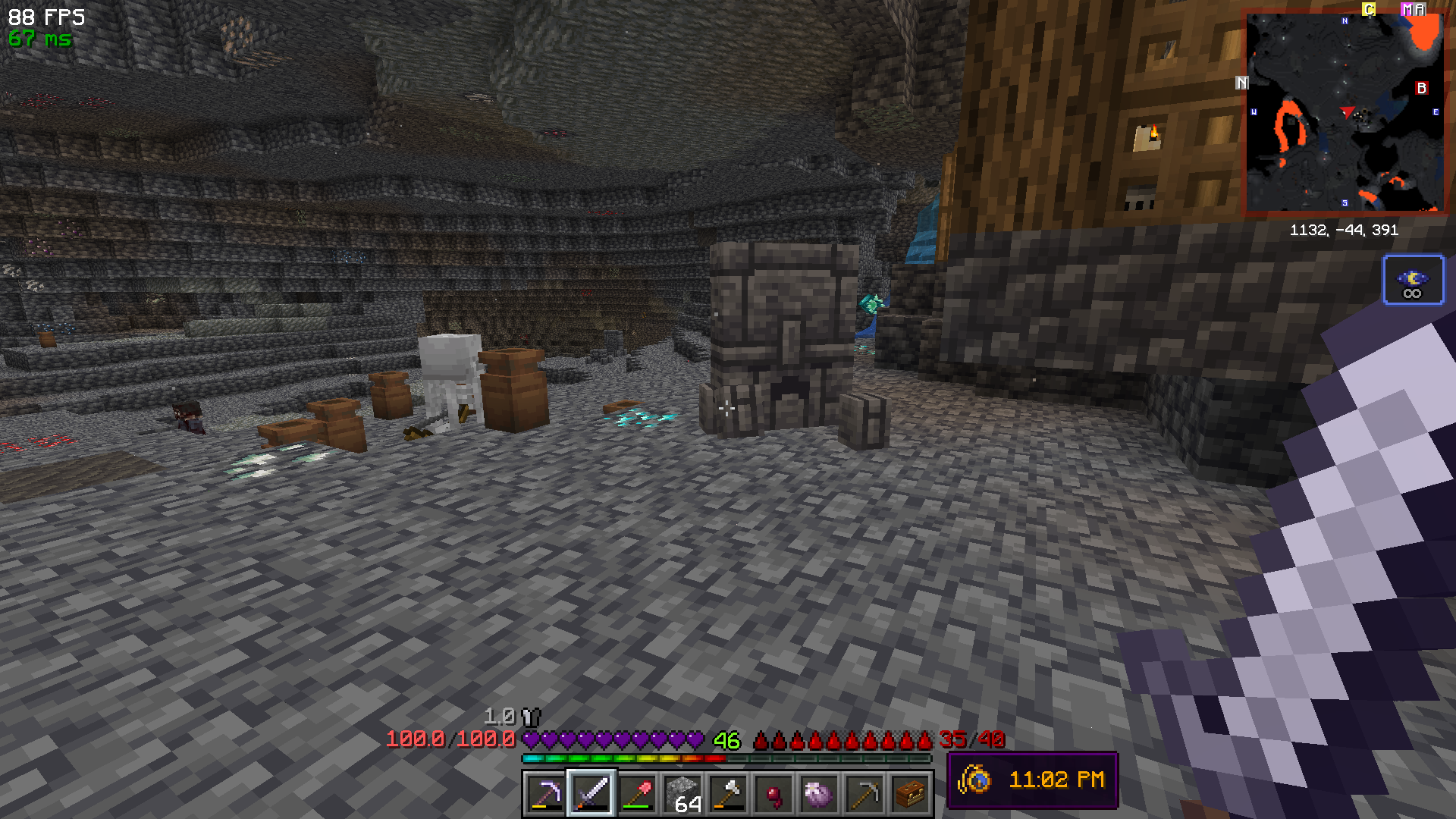
Task: Click the clock widget showing 11:02 PM
Action: point(1032,780)
